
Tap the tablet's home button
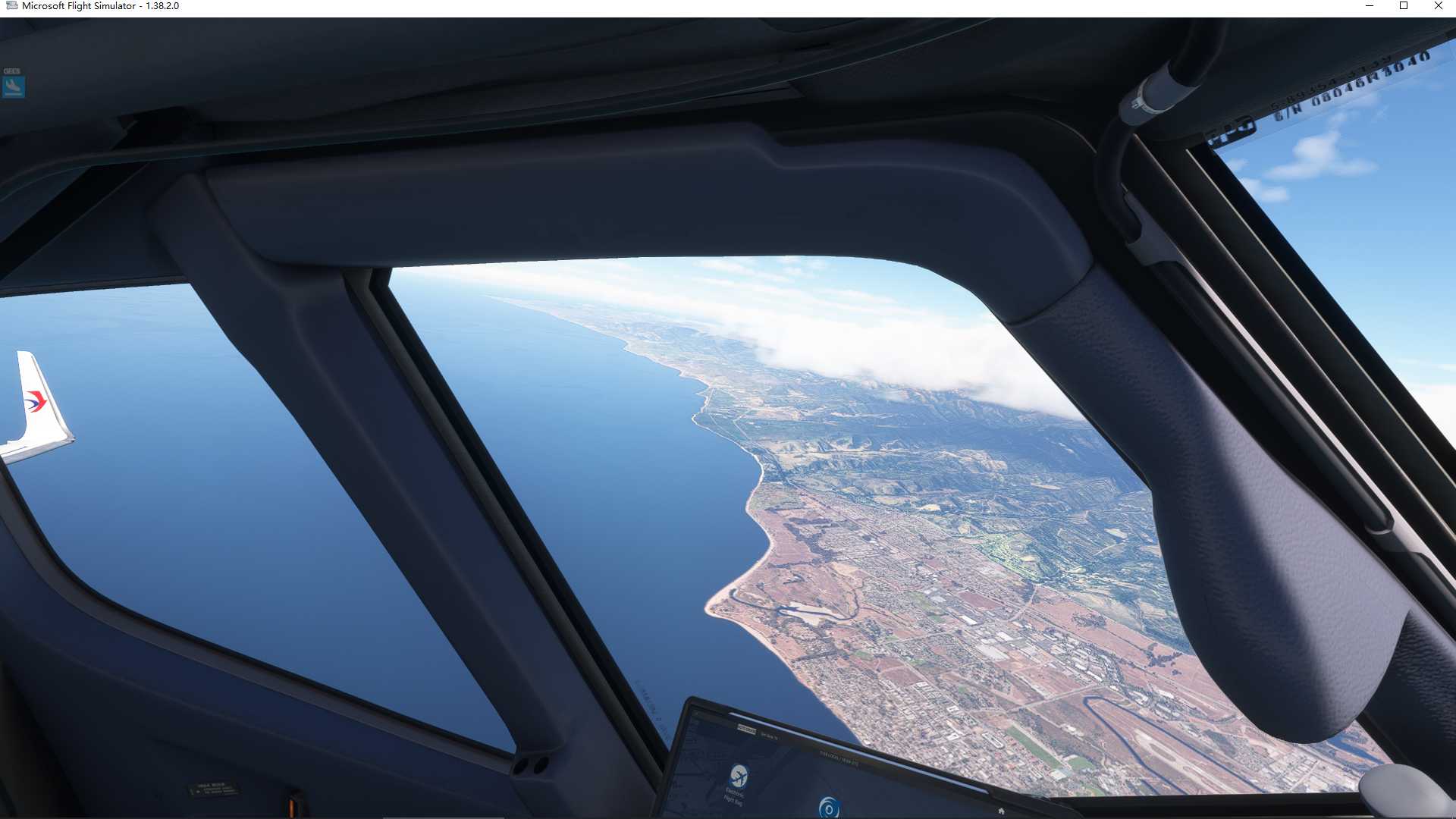pos(1001,811)
